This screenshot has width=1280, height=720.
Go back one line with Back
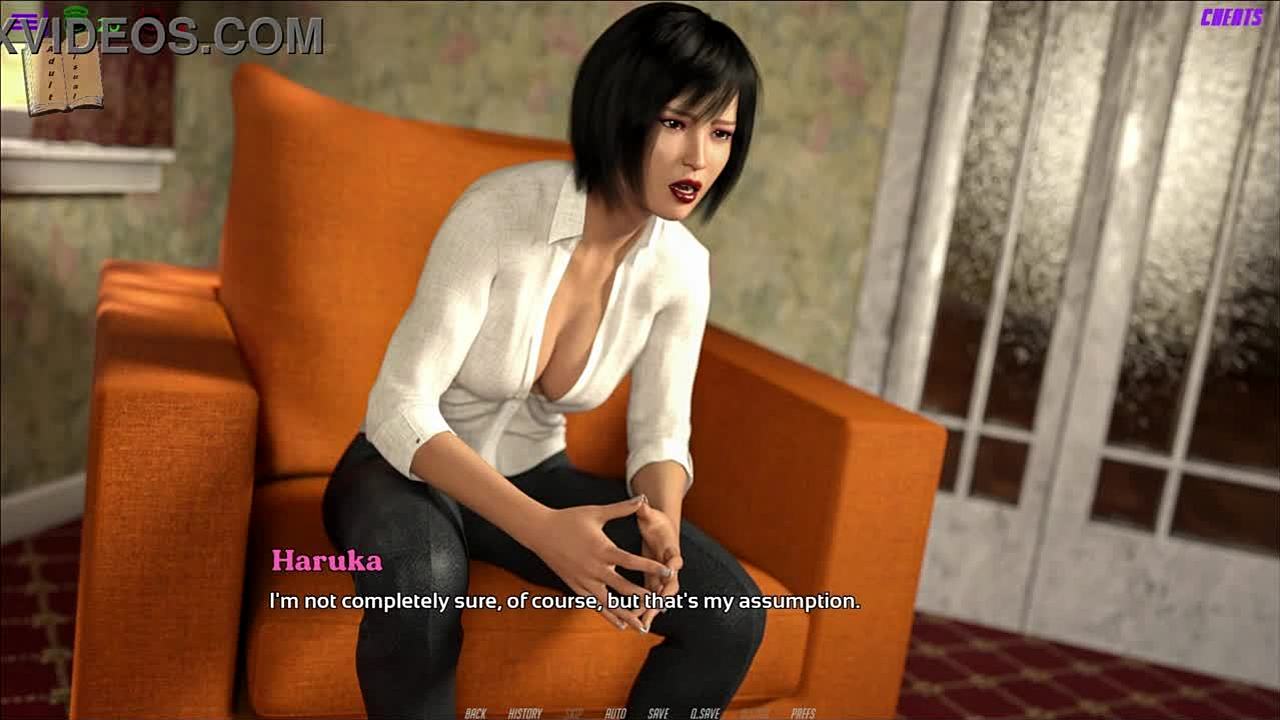[x=475, y=713]
